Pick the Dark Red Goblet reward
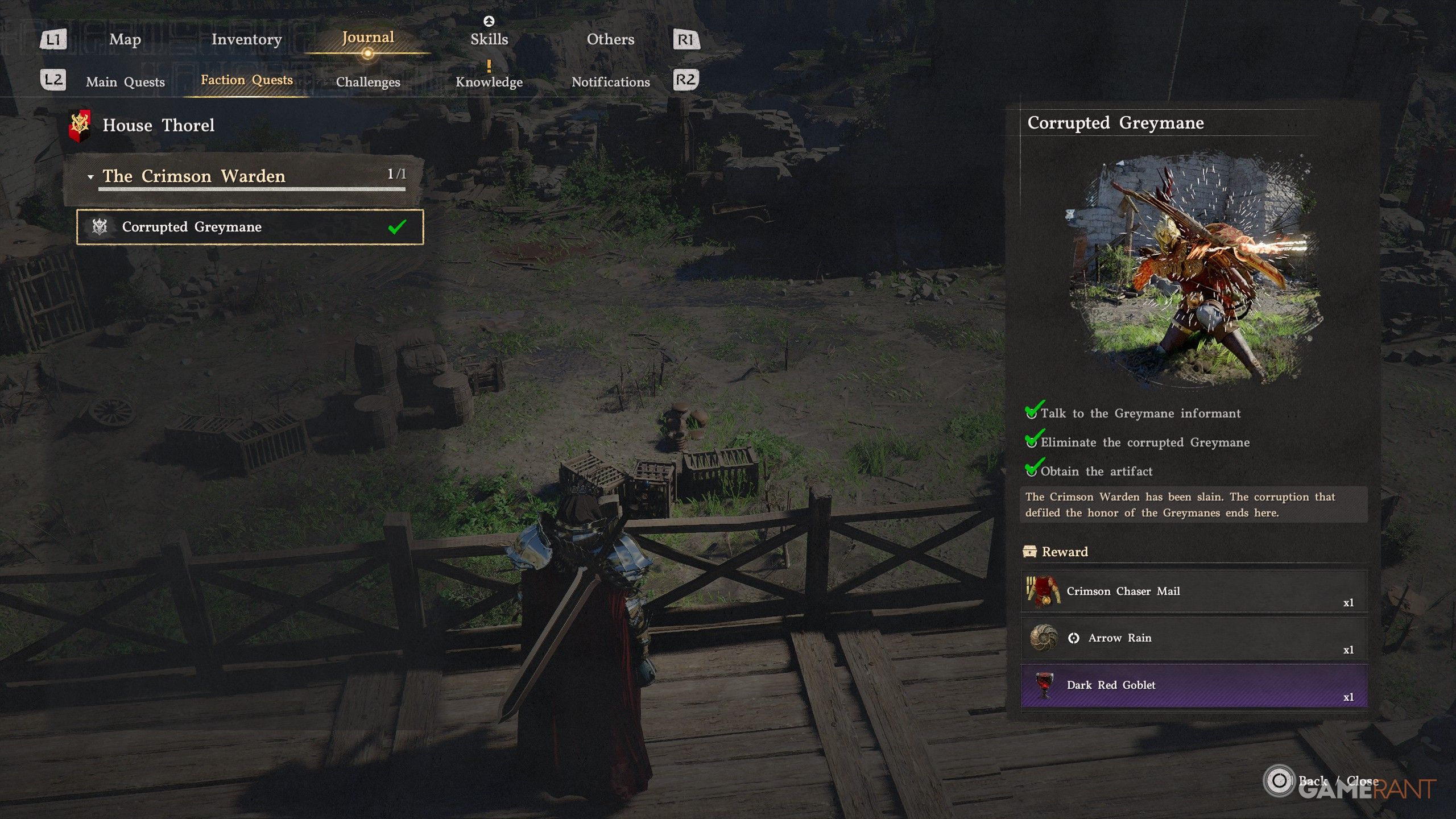The image size is (1456, 819). click(x=1194, y=685)
